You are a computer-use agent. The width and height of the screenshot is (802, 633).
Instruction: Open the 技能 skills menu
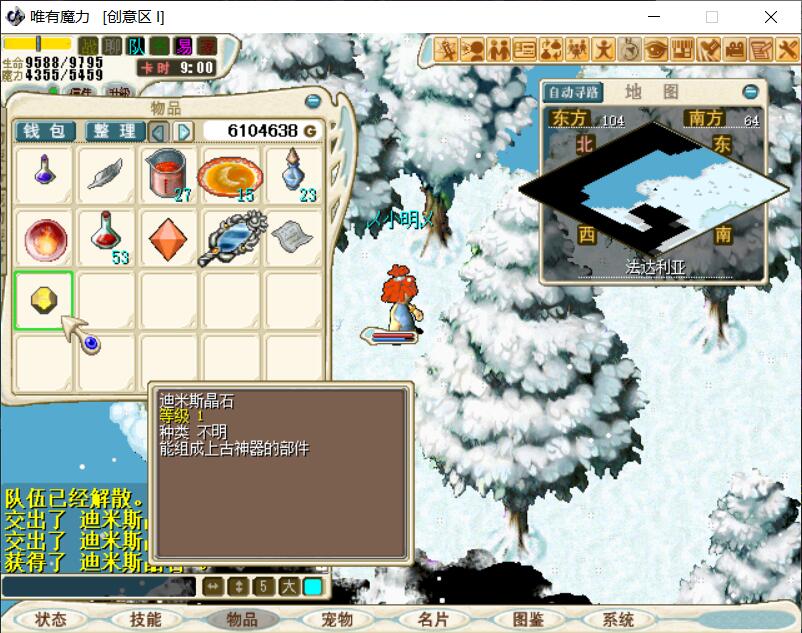click(145, 619)
